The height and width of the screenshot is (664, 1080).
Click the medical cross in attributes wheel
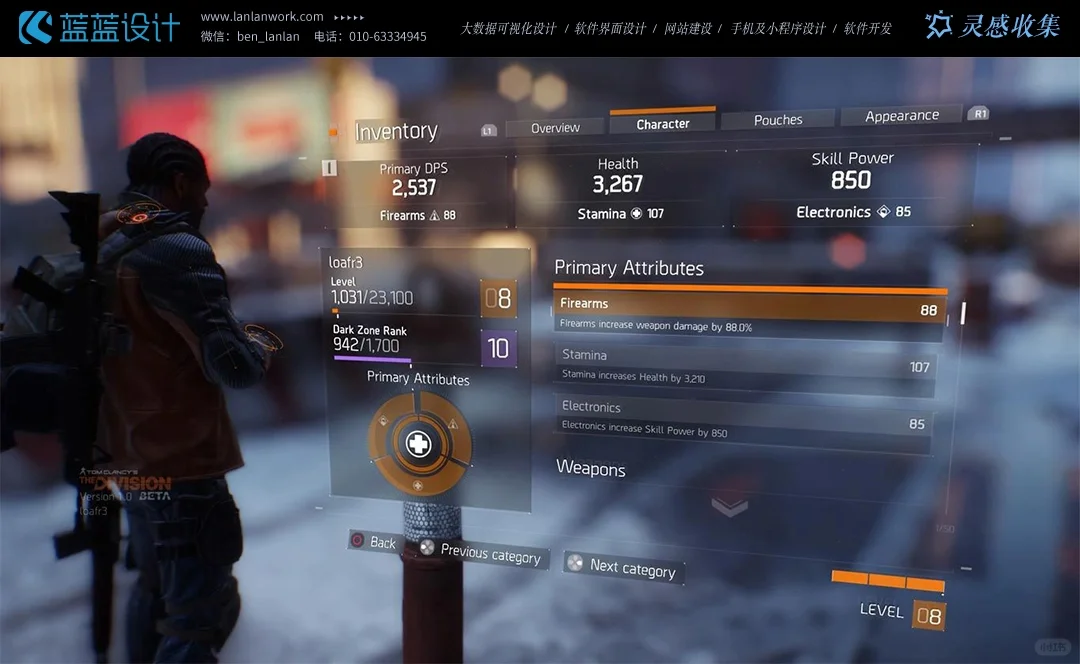coord(418,443)
